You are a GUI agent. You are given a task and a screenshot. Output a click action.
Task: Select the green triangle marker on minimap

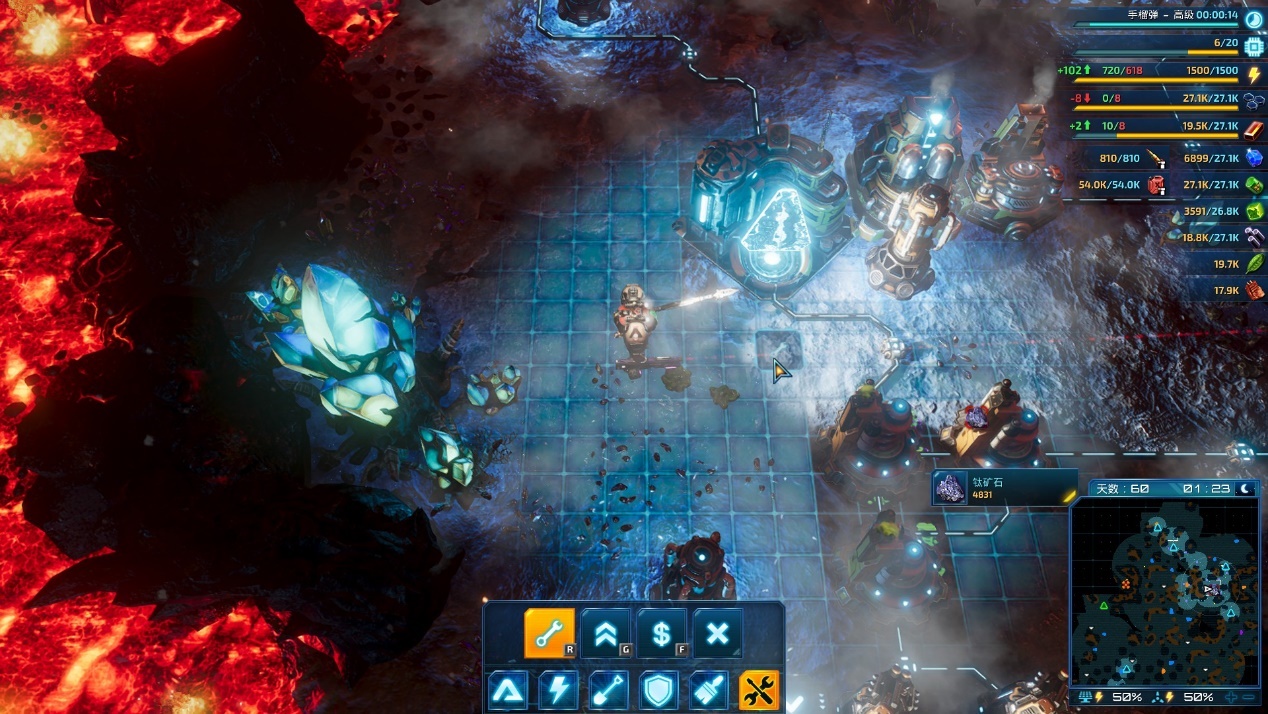(x=1104, y=605)
